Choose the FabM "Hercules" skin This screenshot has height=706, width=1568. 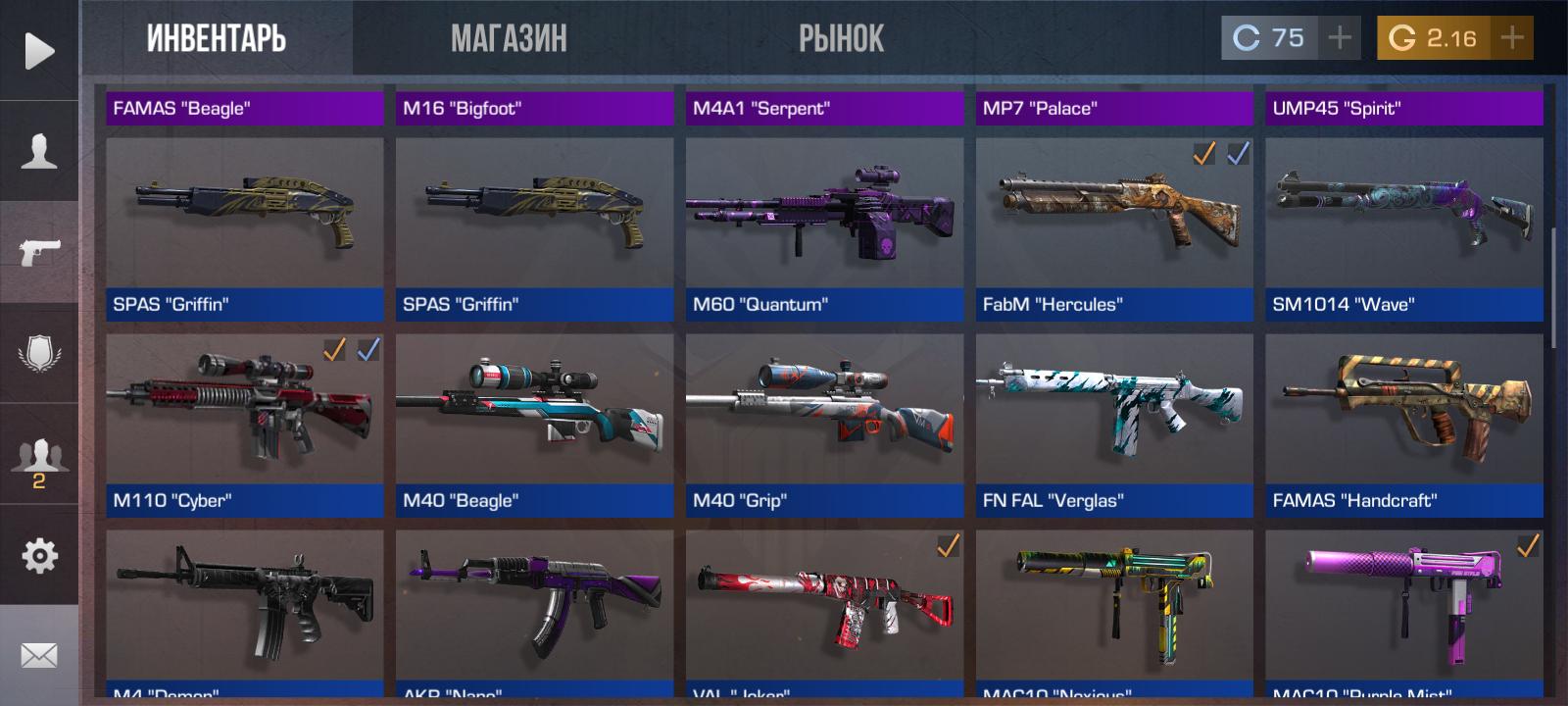tap(1114, 228)
